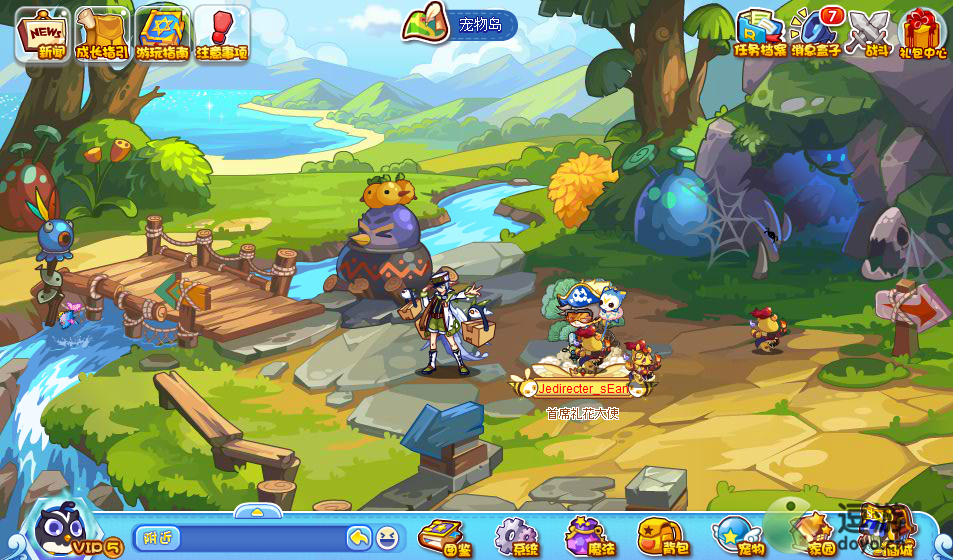
Task: Open the encyclopedia (图鉴) book
Action: coord(443,535)
